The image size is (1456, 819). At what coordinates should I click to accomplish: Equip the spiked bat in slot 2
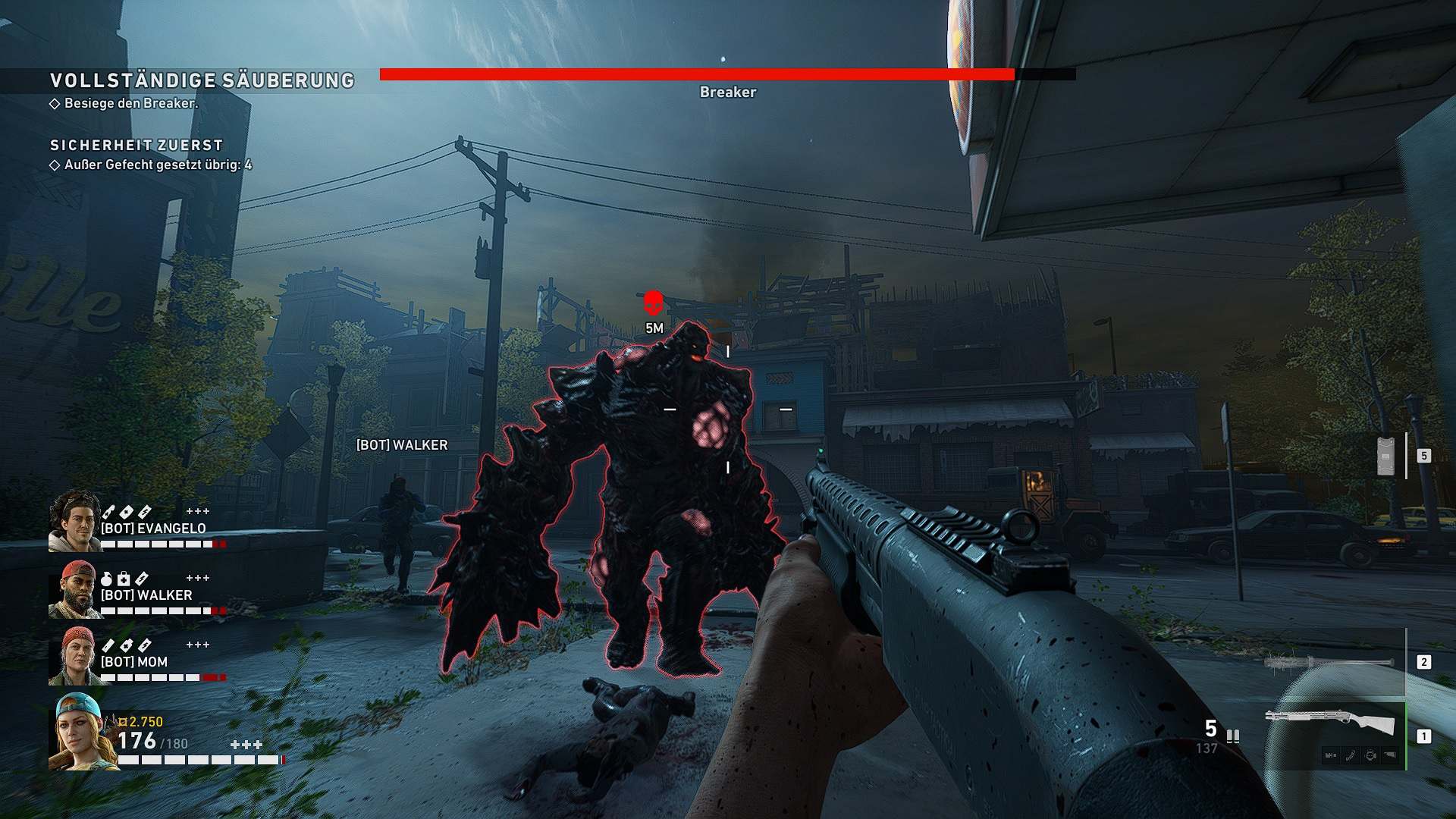[x=1329, y=663]
